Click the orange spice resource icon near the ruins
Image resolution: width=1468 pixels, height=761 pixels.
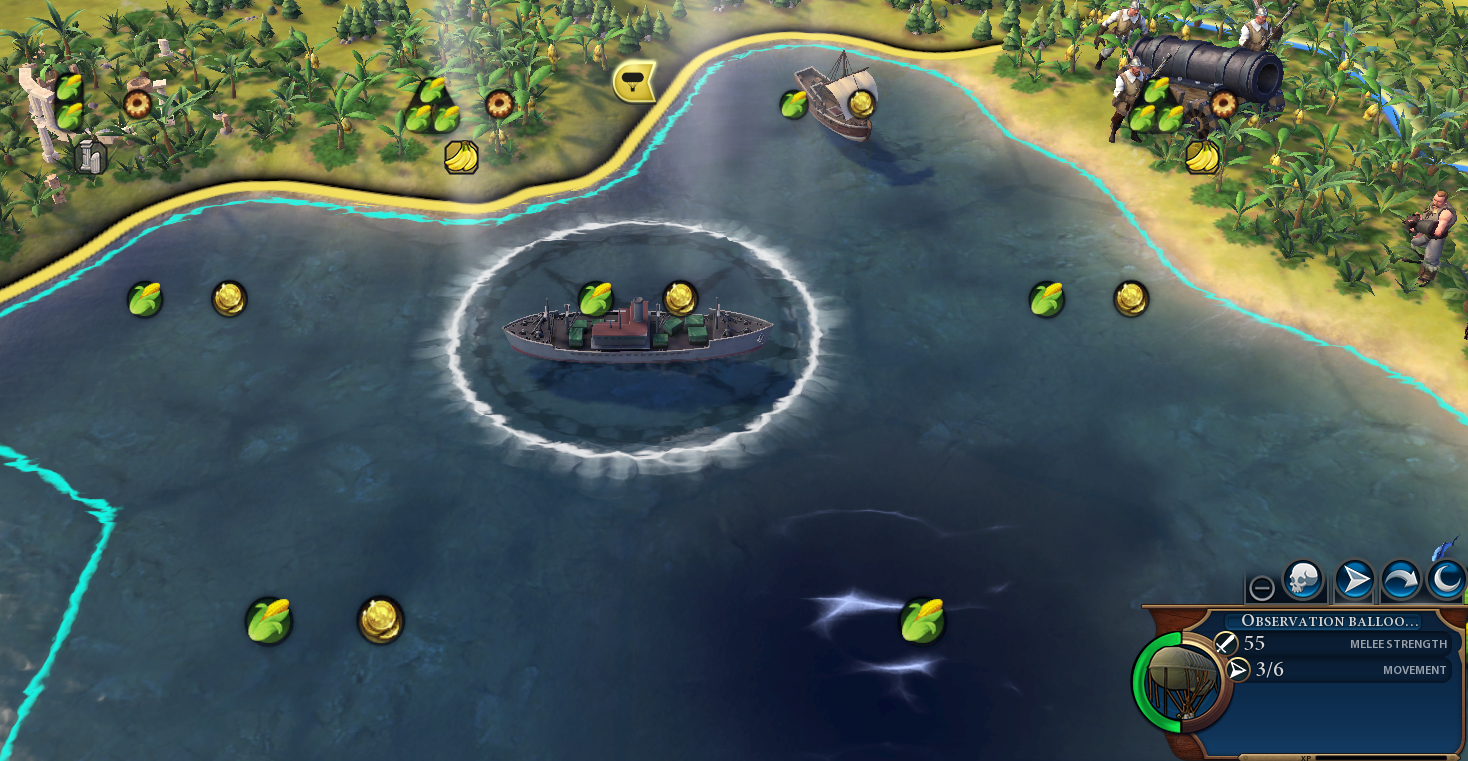pyautogui.click(x=136, y=103)
